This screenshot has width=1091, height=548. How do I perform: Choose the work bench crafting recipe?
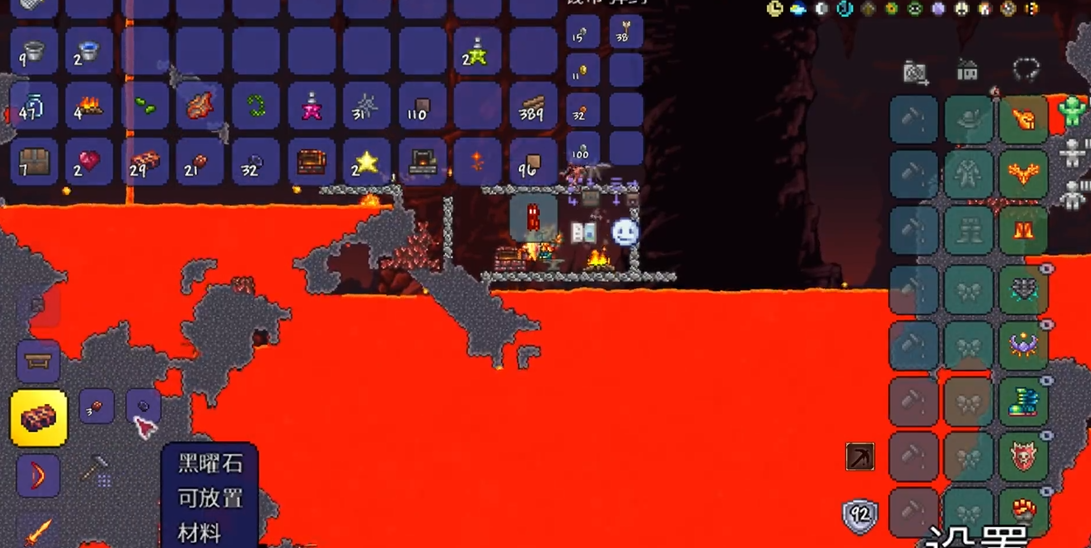click(x=39, y=361)
